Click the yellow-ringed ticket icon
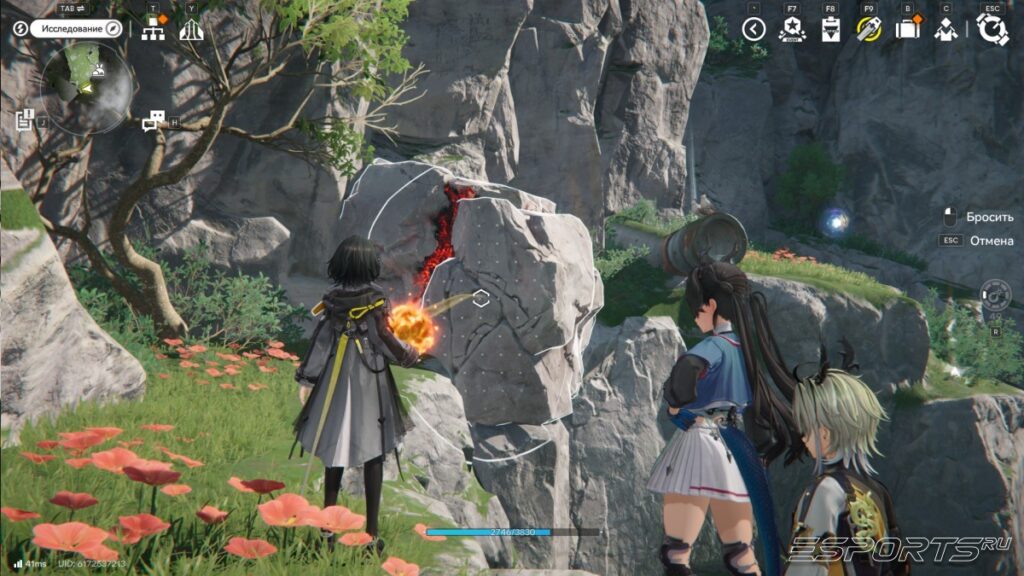This screenshot has height=576, width=1024. (868, 30)
